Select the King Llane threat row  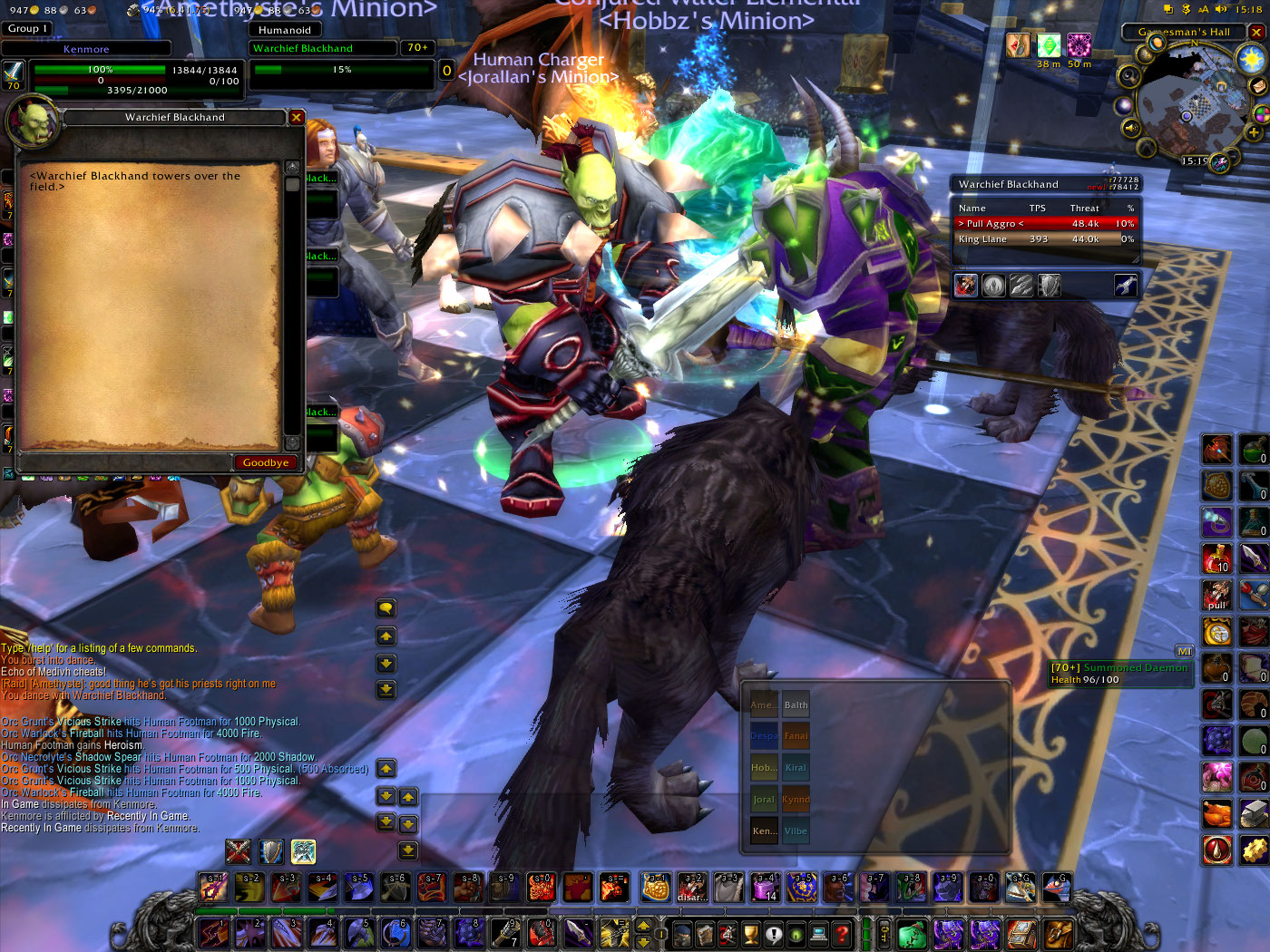tap(1045, 239)
